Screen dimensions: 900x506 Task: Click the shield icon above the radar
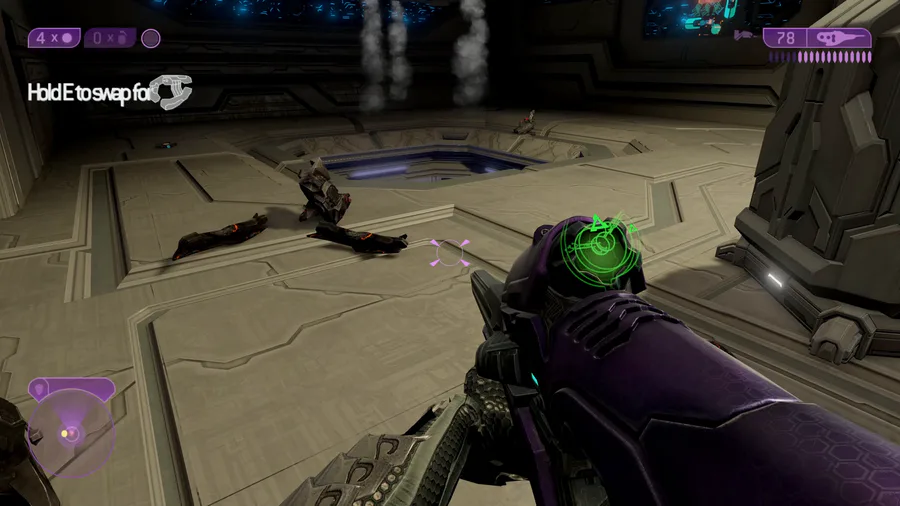point(72,388)
